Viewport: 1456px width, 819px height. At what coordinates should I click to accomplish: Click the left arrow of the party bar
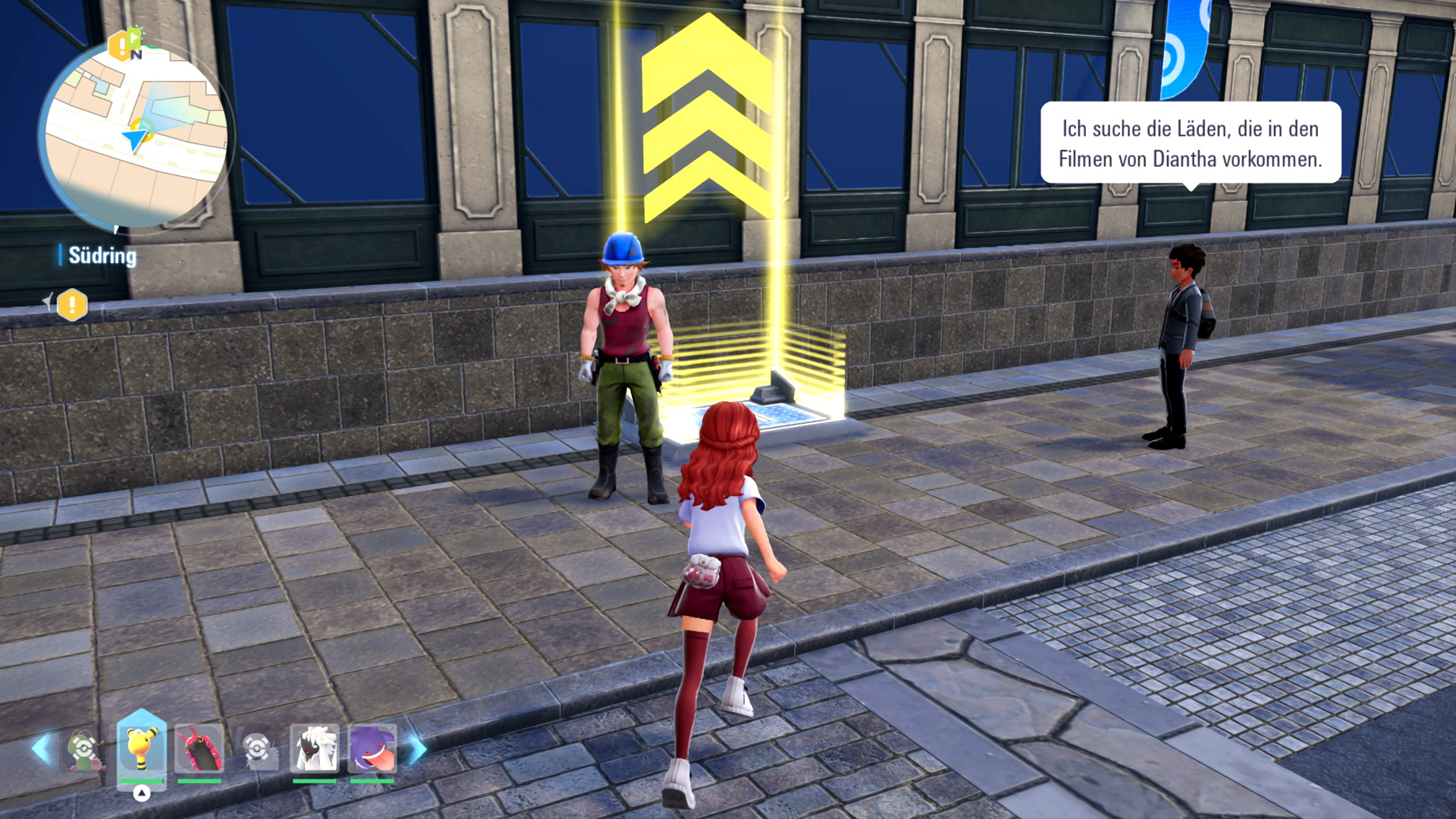(41, 748)
